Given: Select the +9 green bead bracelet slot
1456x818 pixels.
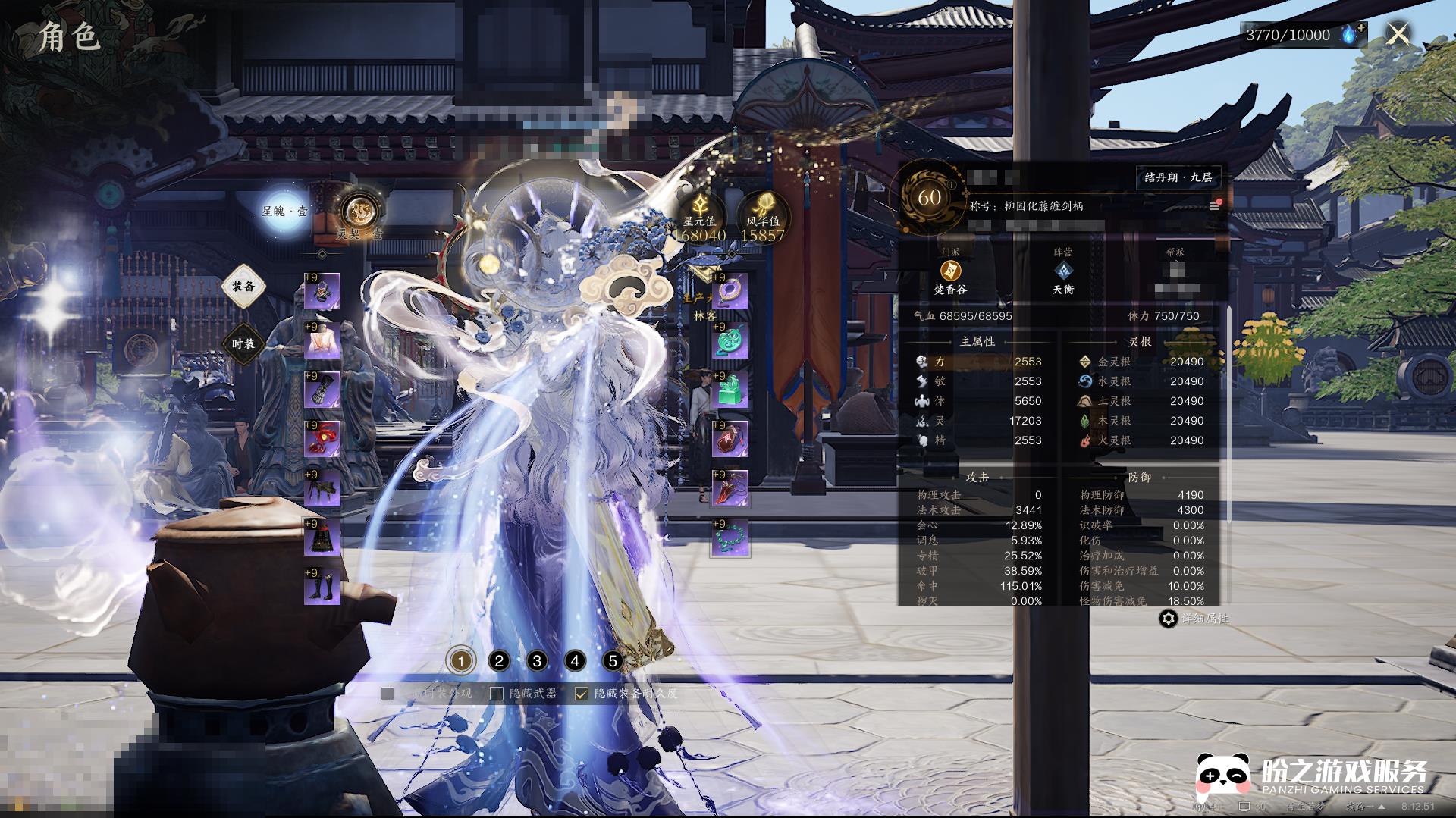Looking at the screenshot, I should pos(730,538).
